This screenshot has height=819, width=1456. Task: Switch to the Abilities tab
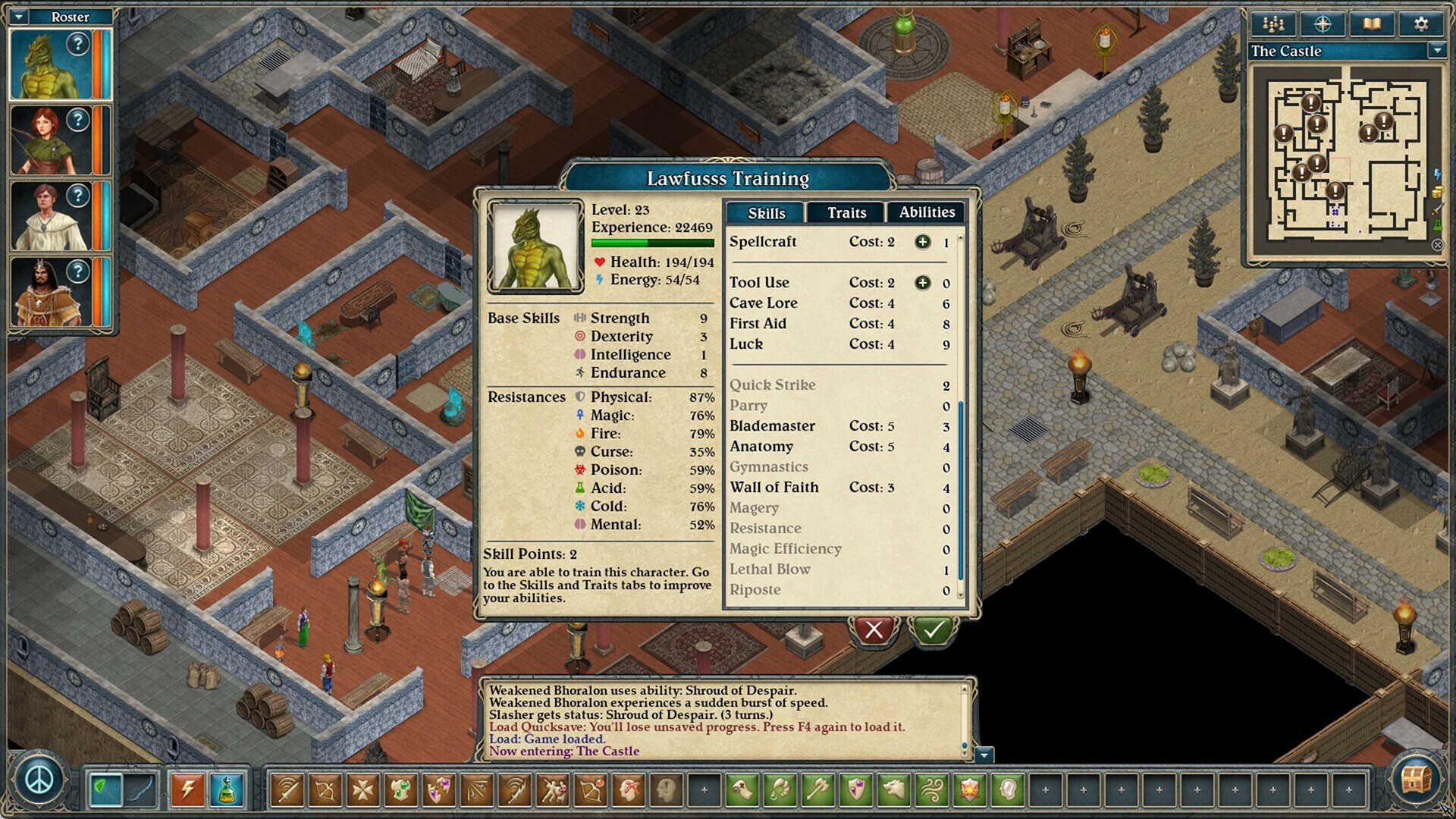click(927, 213)
